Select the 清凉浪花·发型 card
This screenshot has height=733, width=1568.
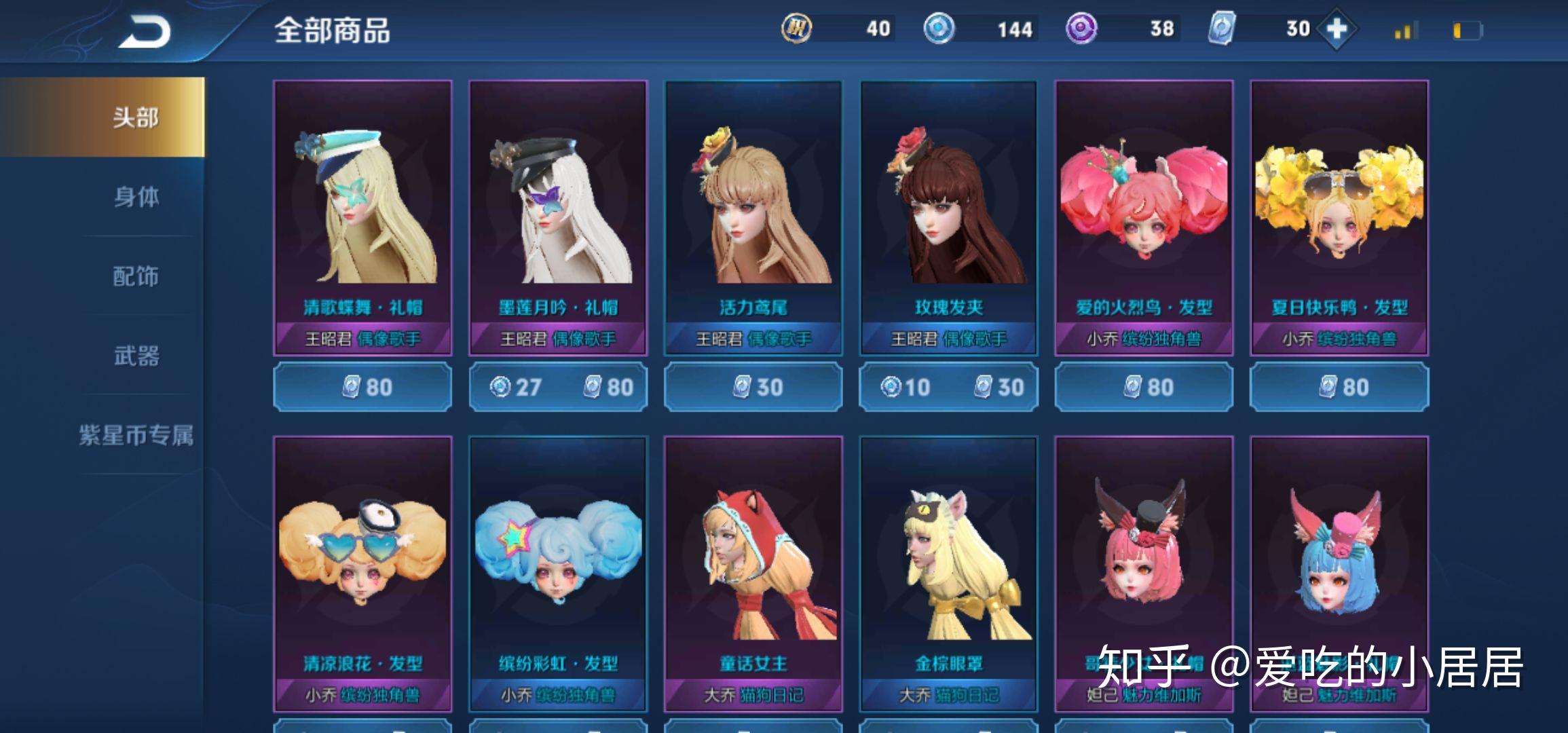[x=362, y=574]
